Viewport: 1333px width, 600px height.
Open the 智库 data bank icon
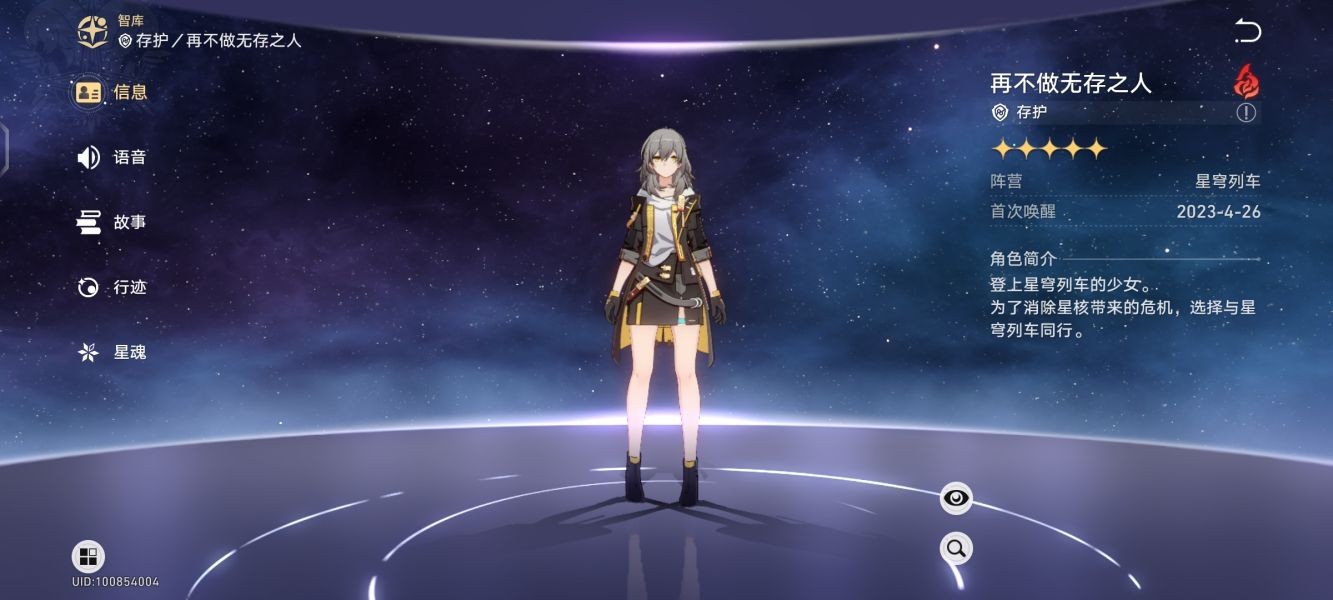pos(94,31)
